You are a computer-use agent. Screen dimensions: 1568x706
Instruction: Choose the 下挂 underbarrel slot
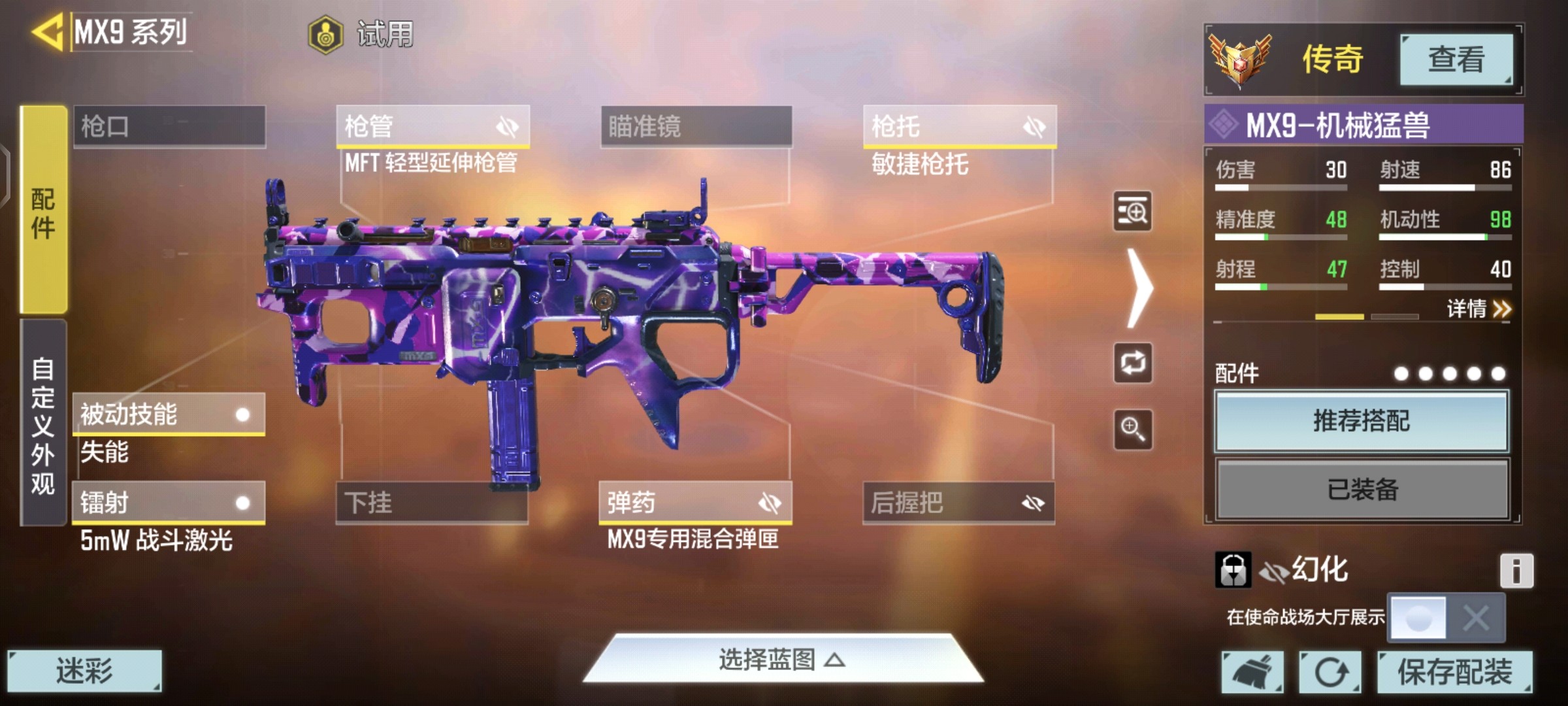432,503
